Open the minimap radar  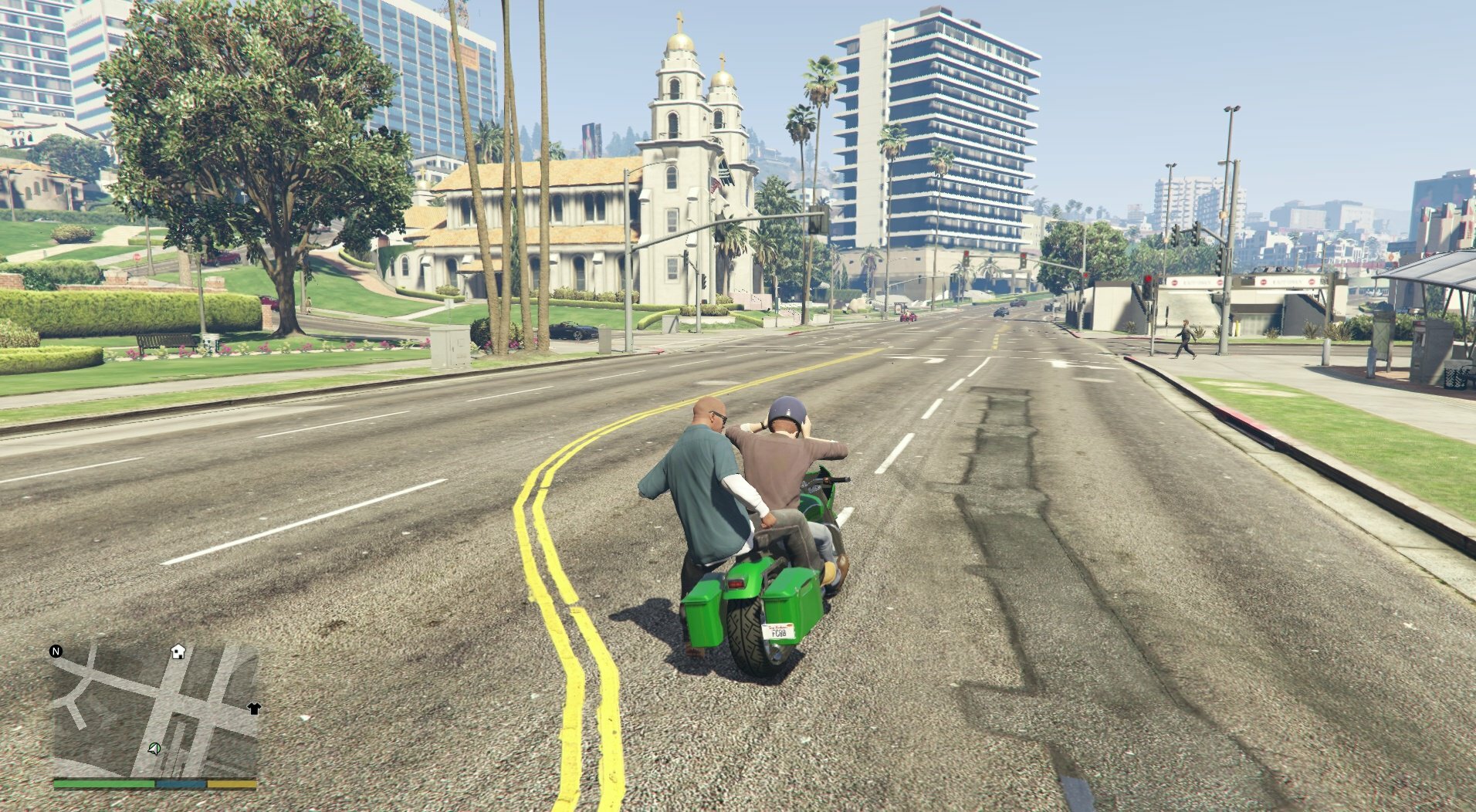[x=154, y=710]
